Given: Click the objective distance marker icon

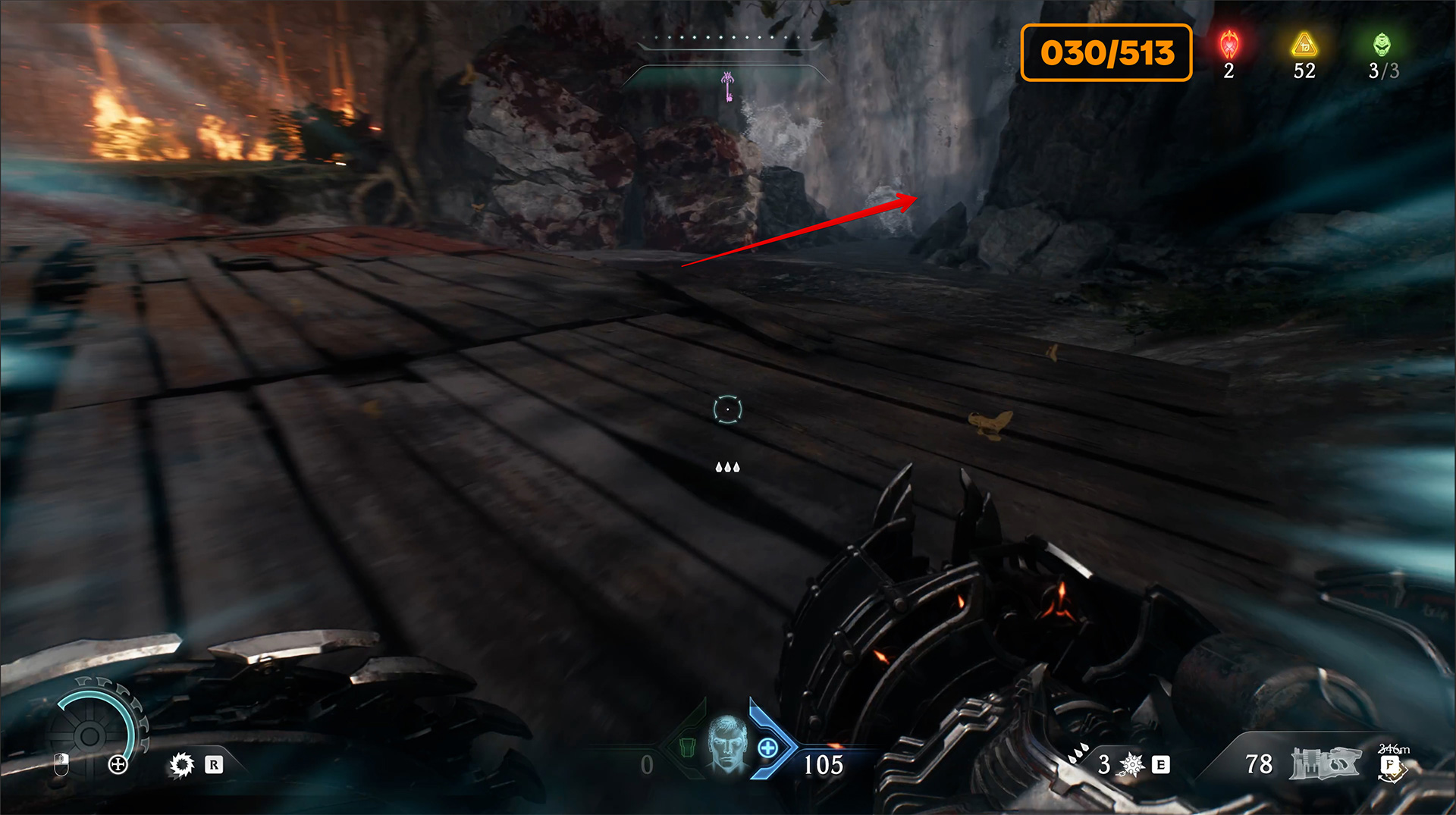Looking at the screenshot, I should (1392, 766).
